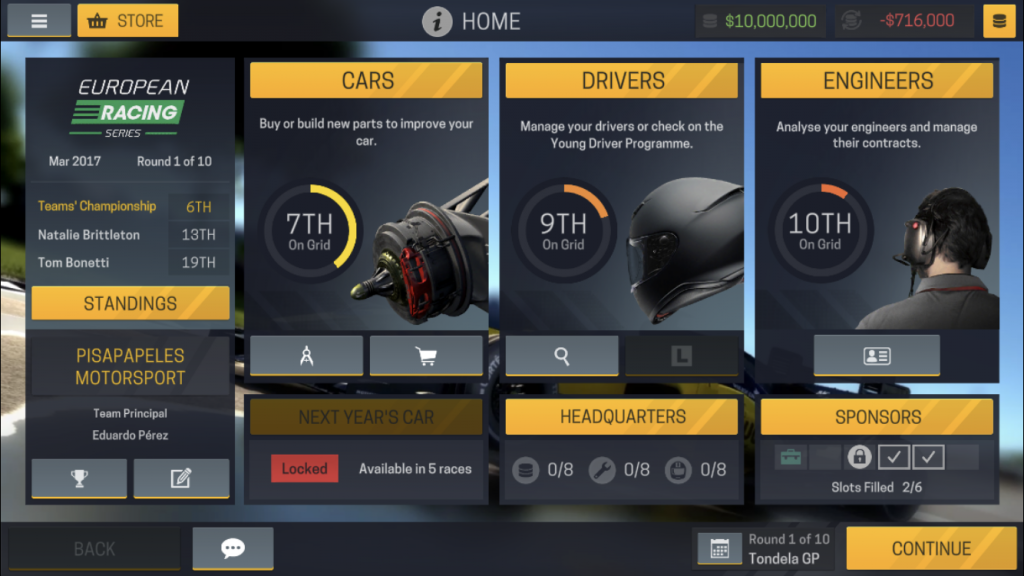Continue to the next event
This screenshot has width=1024, height=576.
931,548
